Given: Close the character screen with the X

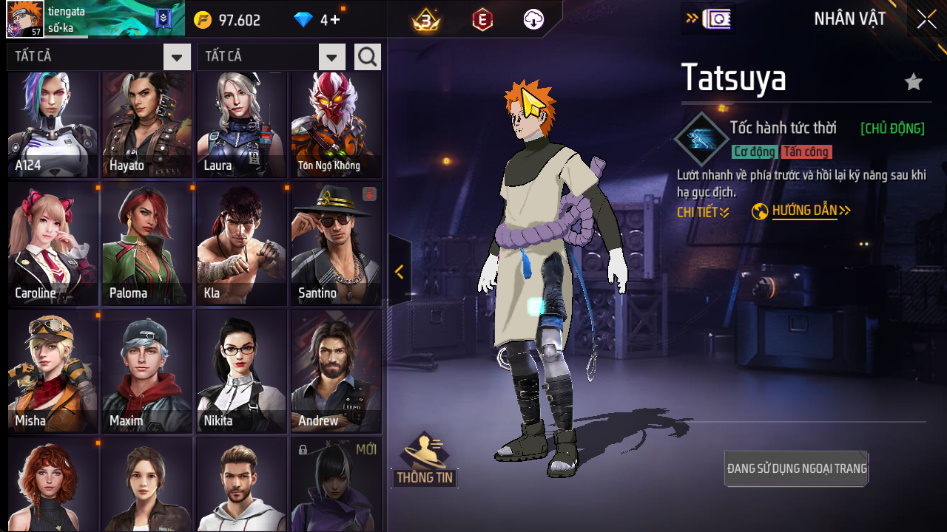Looking at the screenshot, I should [x=925, y=19].
